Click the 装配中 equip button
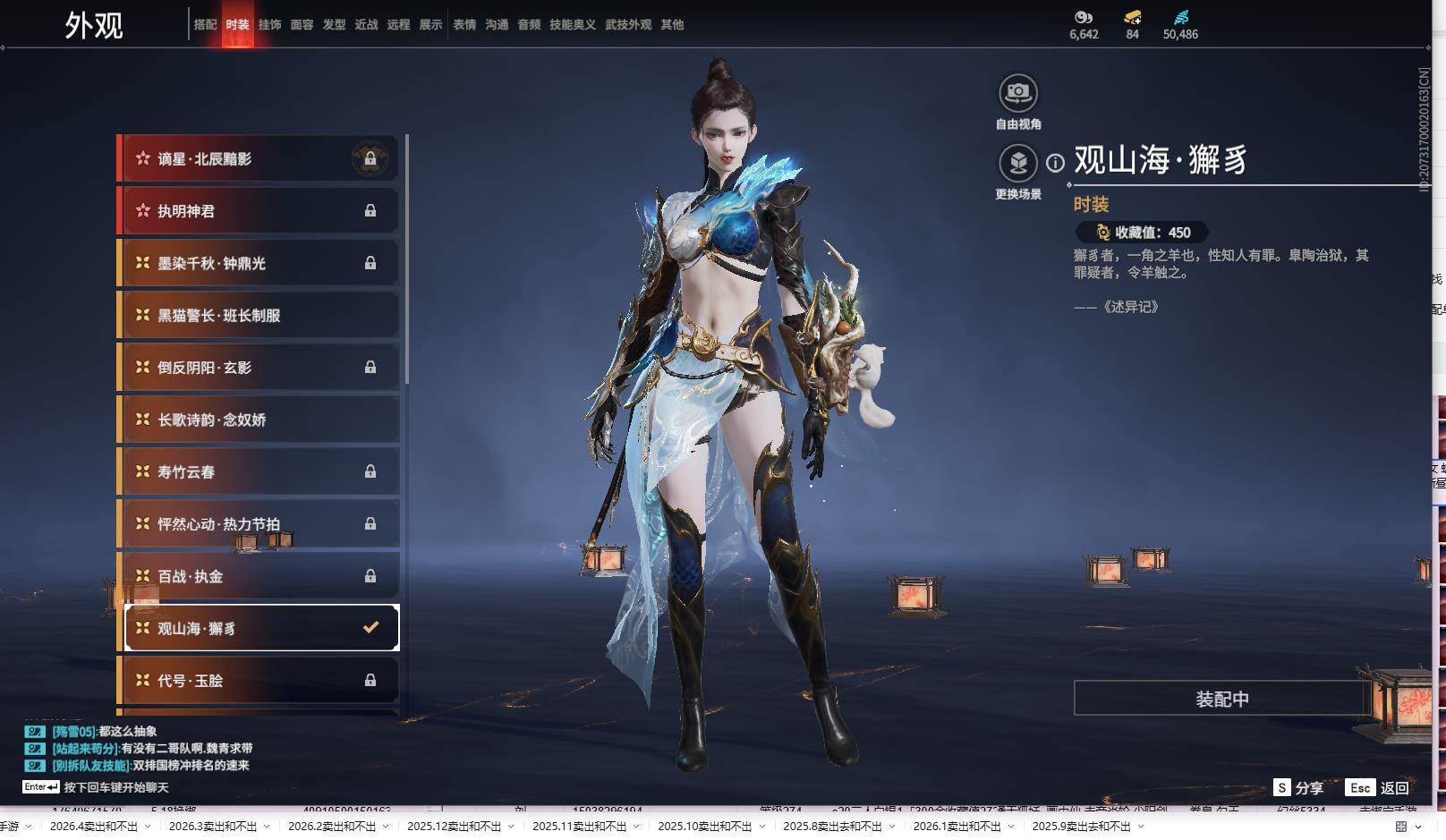The image size is (1446, 840). 1221,699
